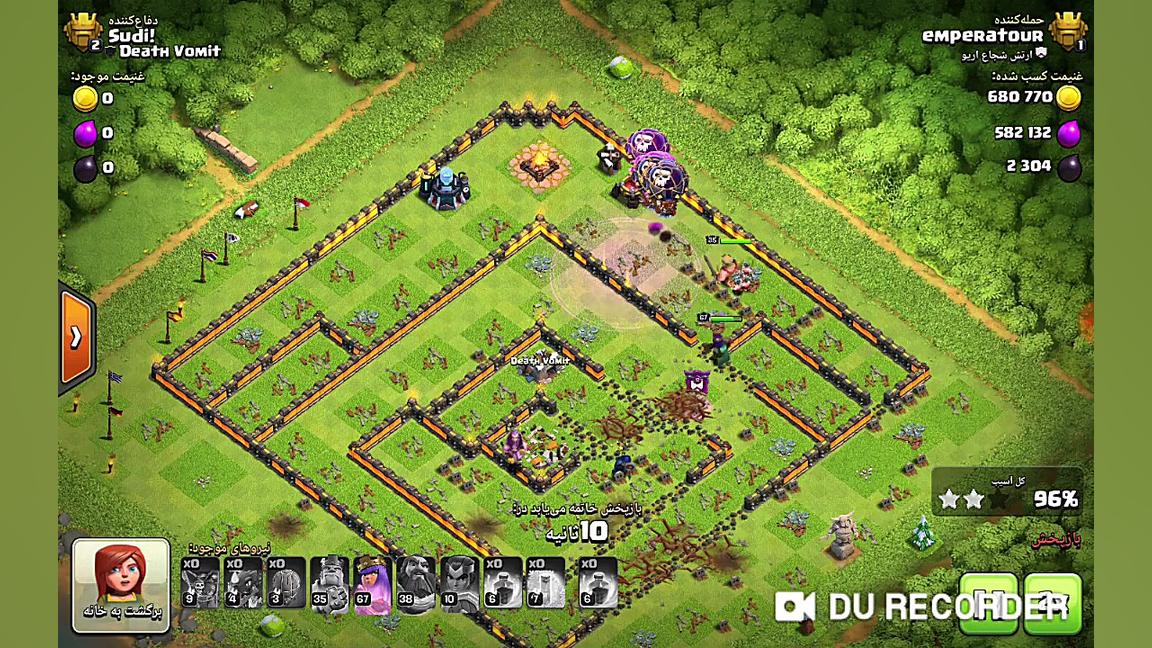Screen dimensions: 1152x648
Task: Return home with the villager button
Action: (x=120, y=585)
